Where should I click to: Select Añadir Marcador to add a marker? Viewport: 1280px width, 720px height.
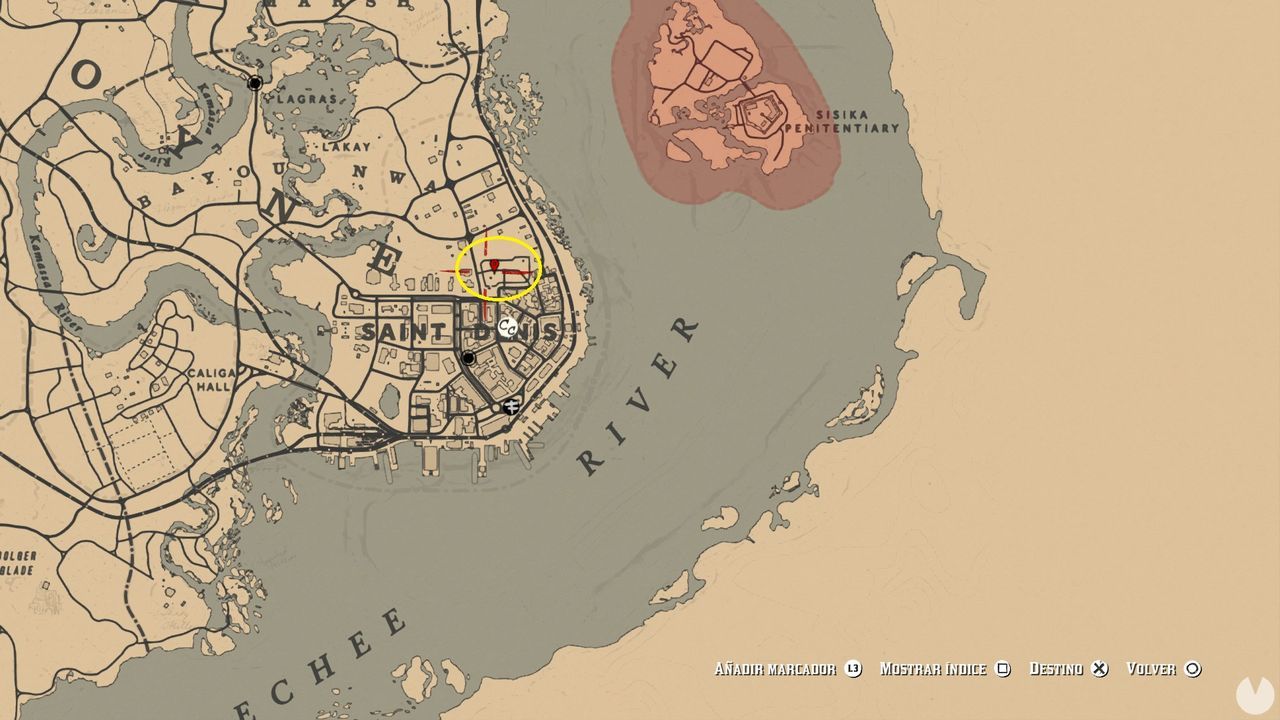pos(775,668)
